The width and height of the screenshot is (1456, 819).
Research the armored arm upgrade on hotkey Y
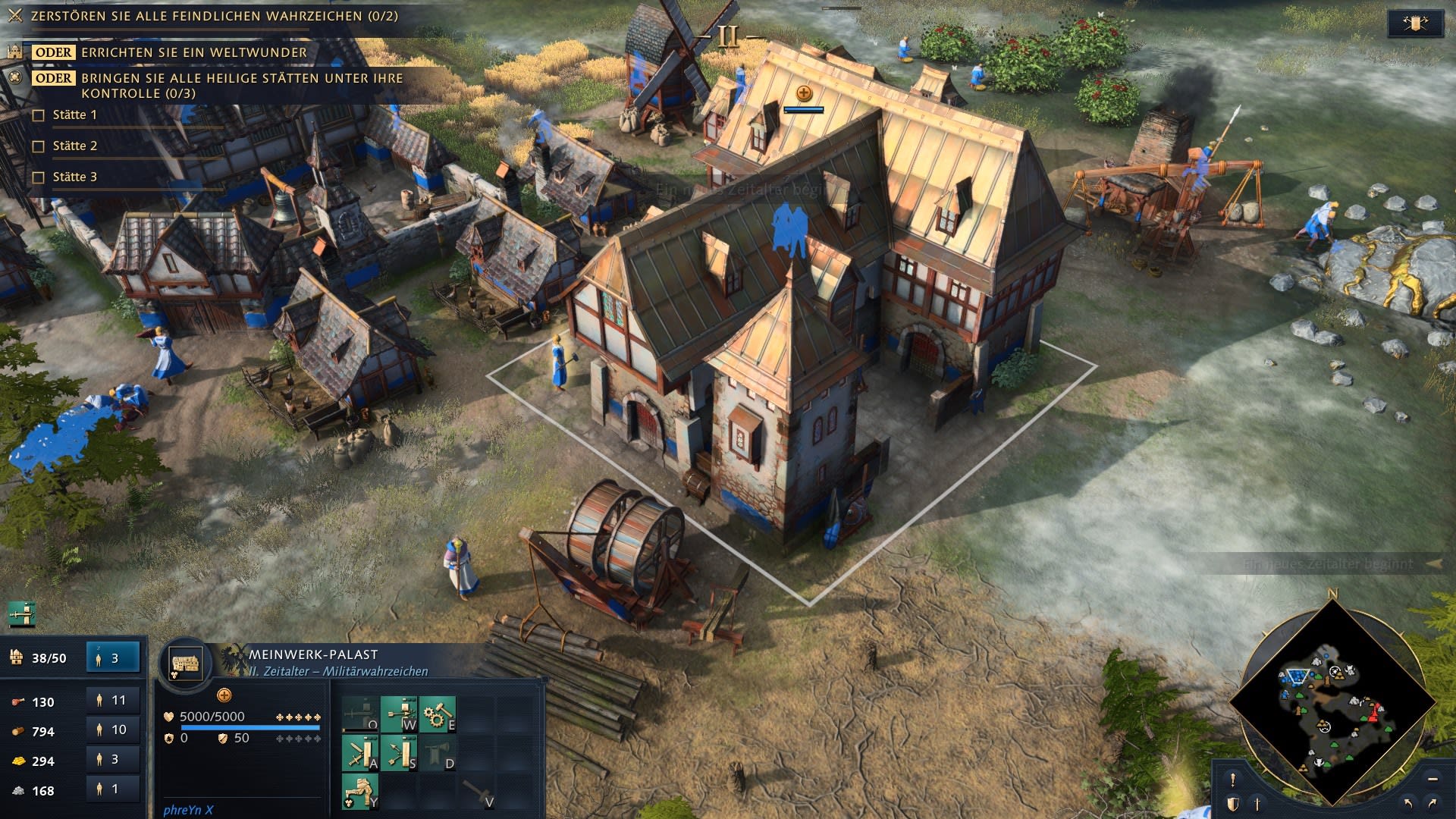tap(360, 792)
